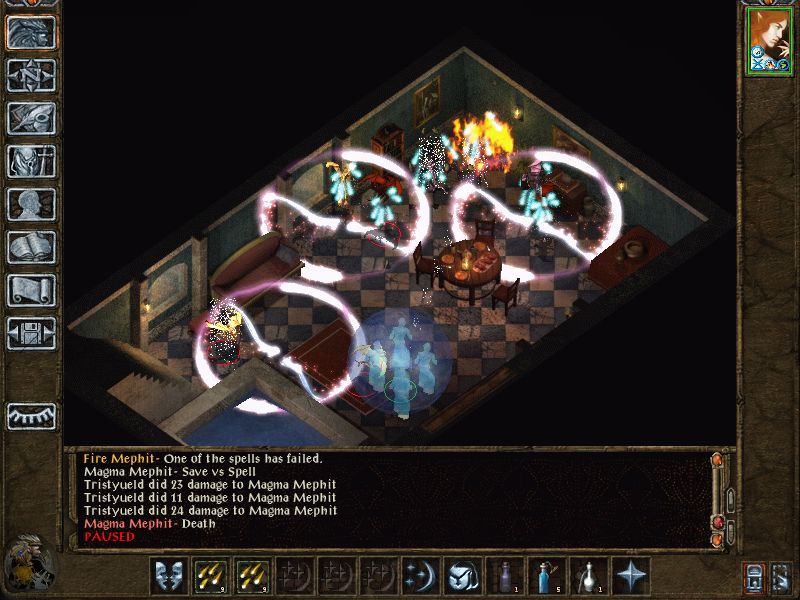Return to the game from the left sidebar

(31, 33)
